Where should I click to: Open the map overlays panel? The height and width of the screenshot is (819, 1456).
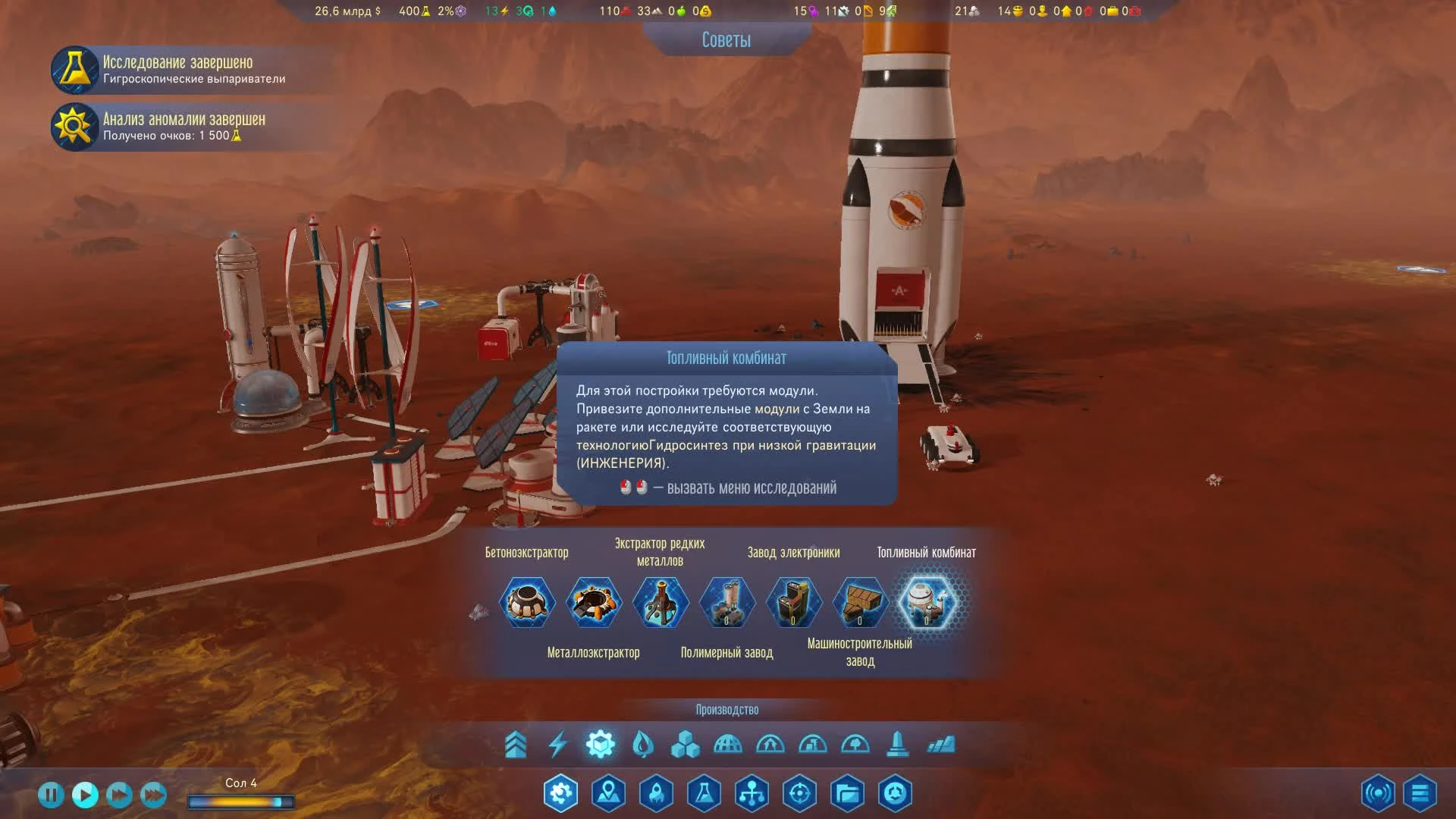tap(608, 793)
